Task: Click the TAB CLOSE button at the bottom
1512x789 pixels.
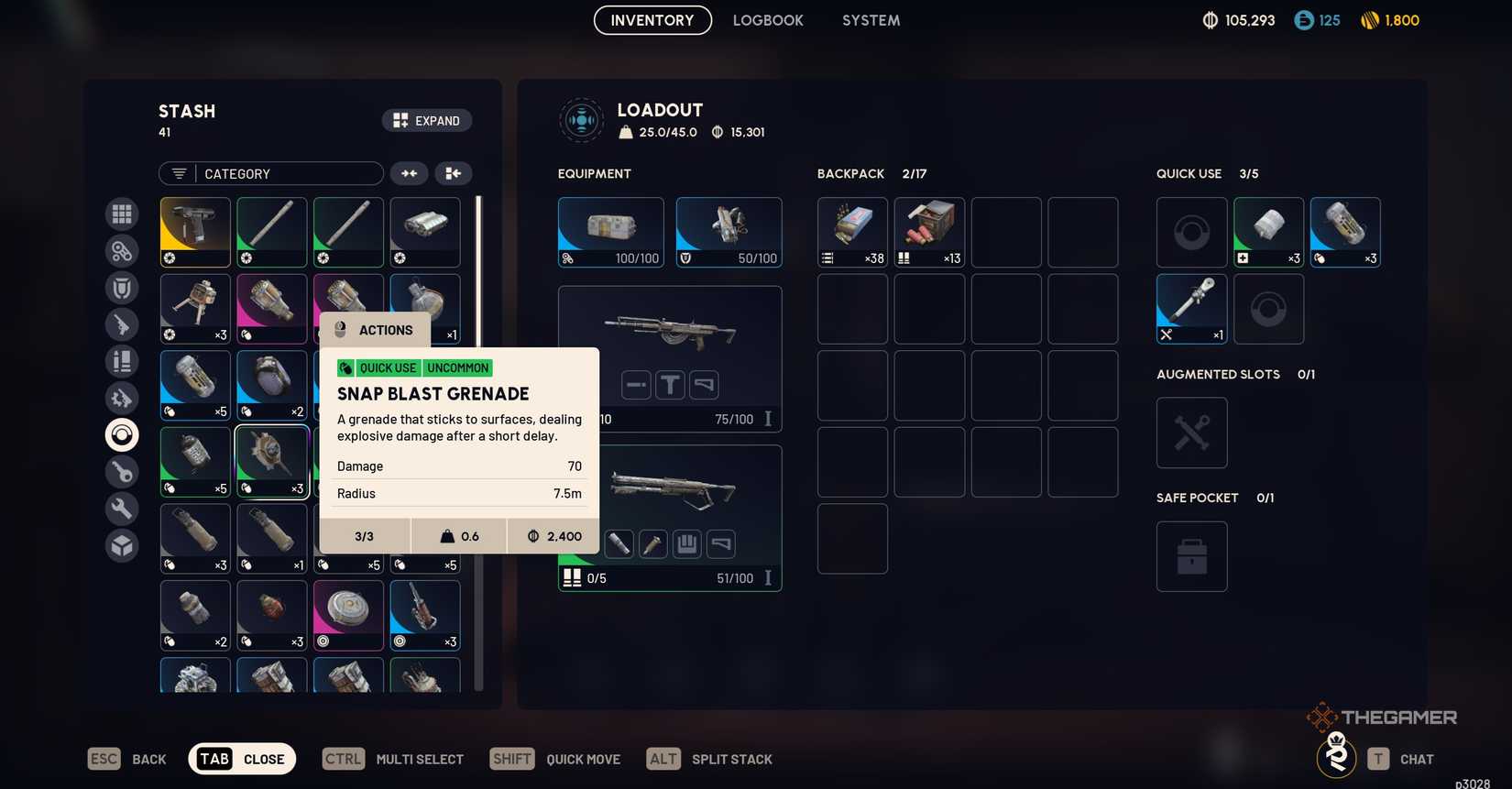Action: (241, 759)
